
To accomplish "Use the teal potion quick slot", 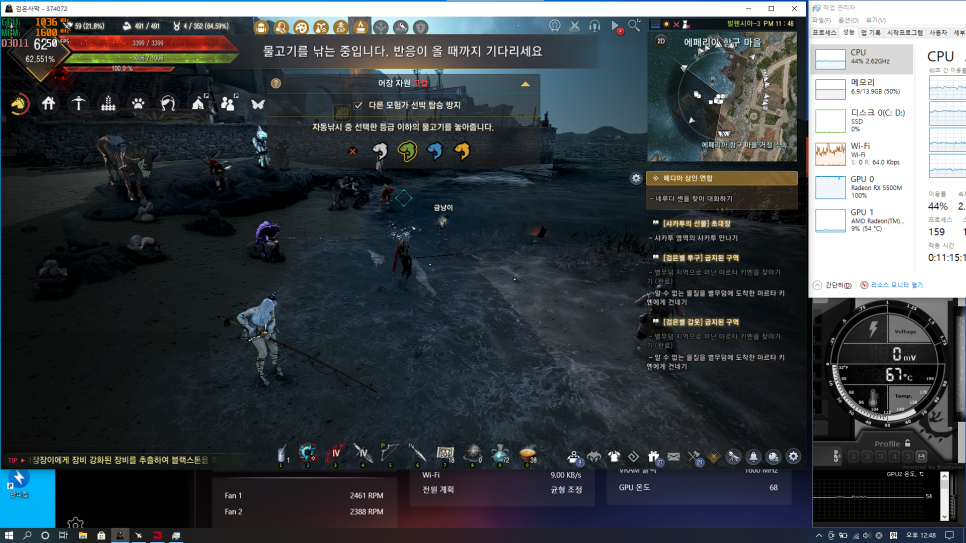I will (x=500, y=455).
